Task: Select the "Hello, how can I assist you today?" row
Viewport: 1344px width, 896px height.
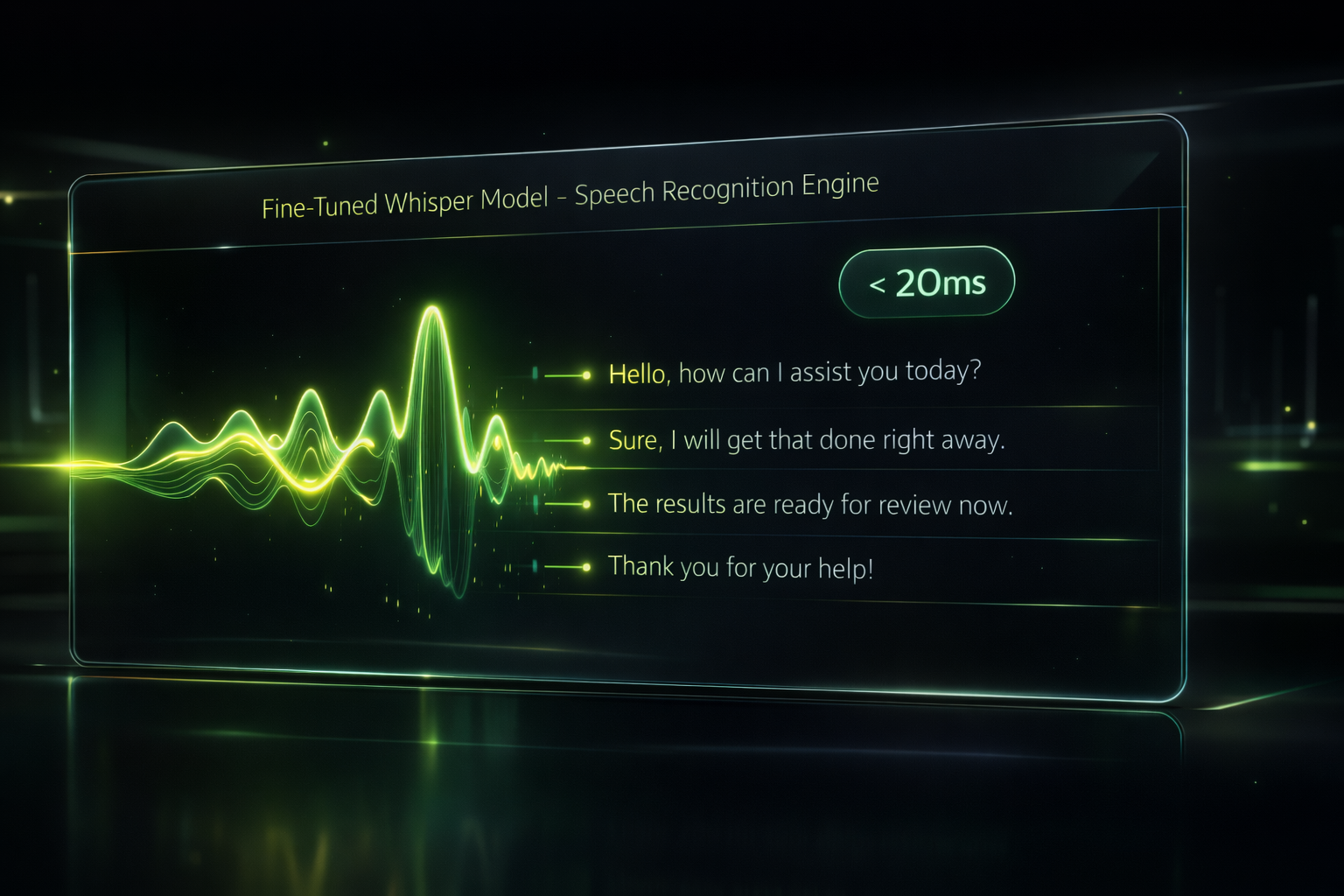Action: [794, 373]
